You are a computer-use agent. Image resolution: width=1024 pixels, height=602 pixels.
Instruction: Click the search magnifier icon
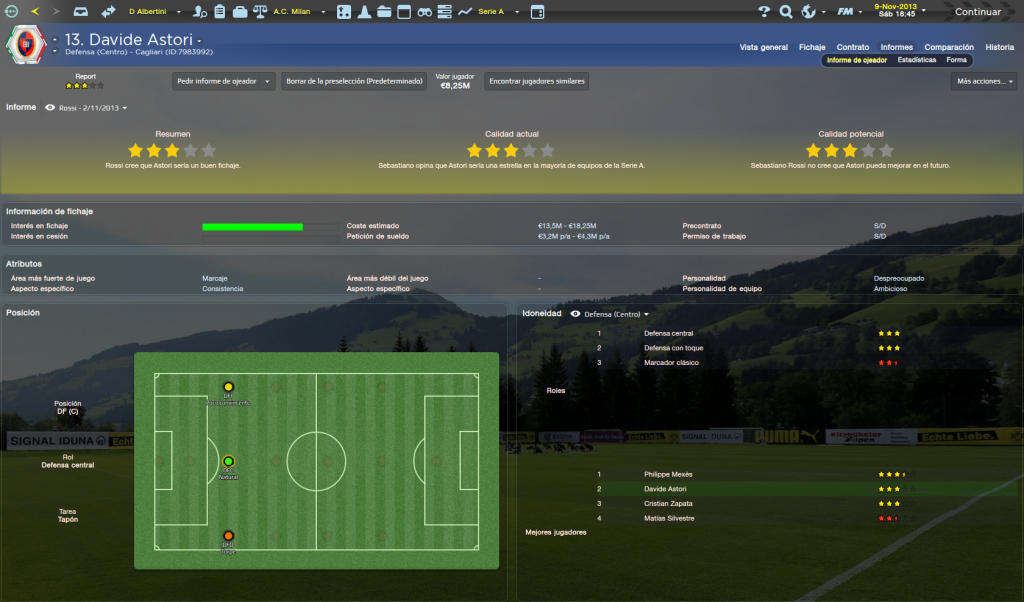[786, 12]
